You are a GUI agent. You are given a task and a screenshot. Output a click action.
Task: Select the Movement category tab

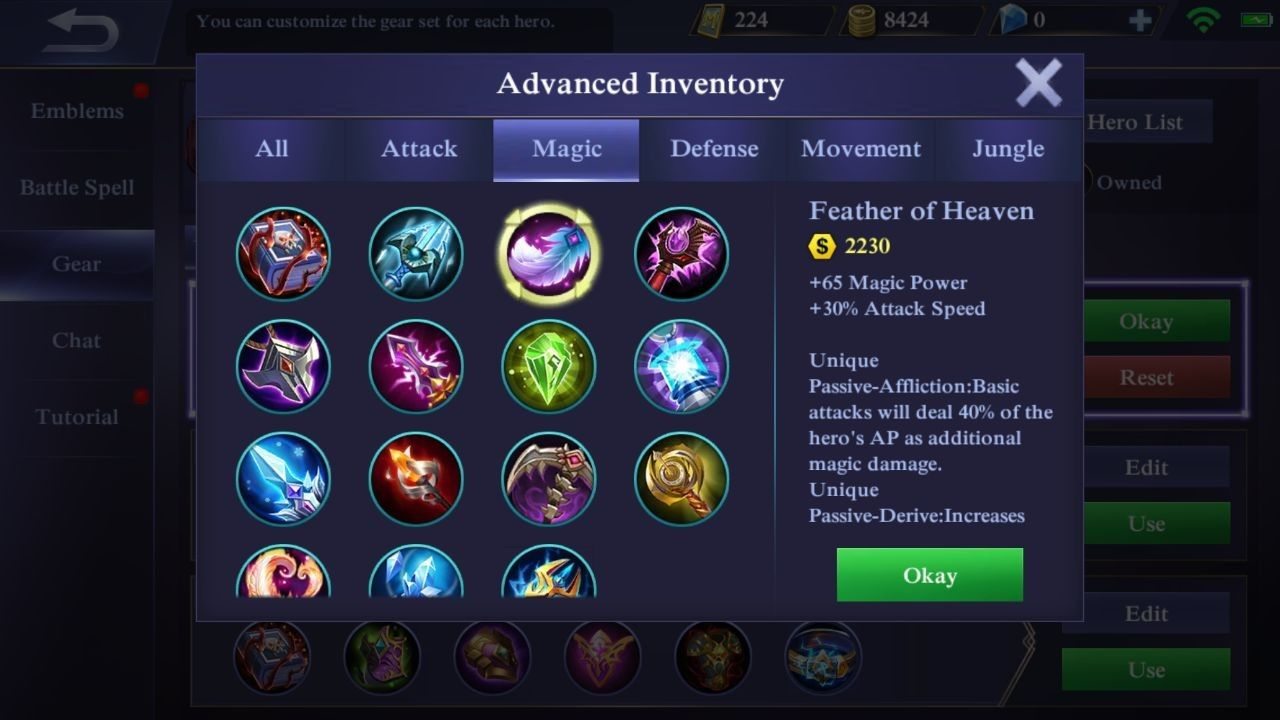pyautogui.click(x=861, y=149)
